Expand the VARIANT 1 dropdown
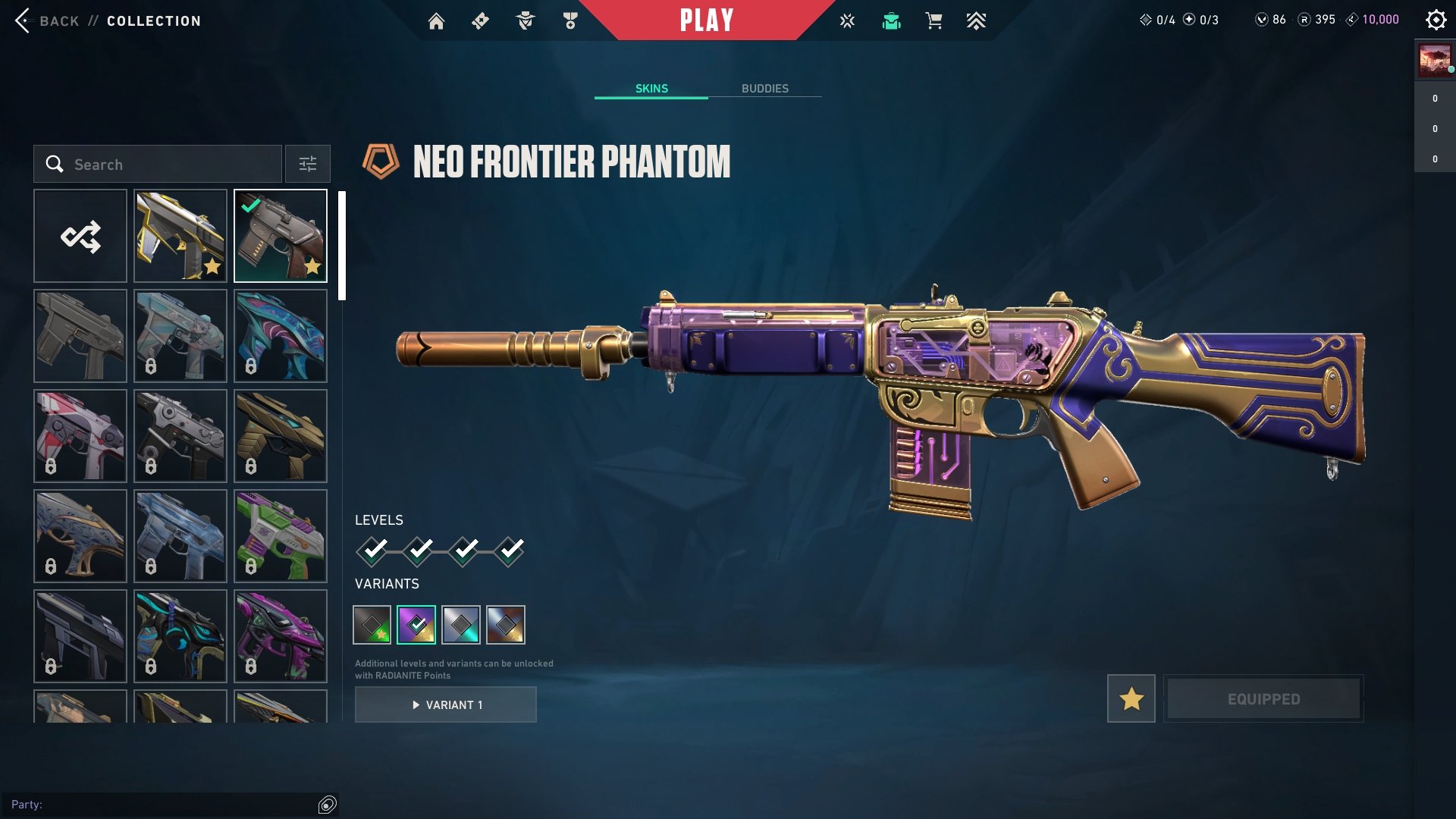 445,704
